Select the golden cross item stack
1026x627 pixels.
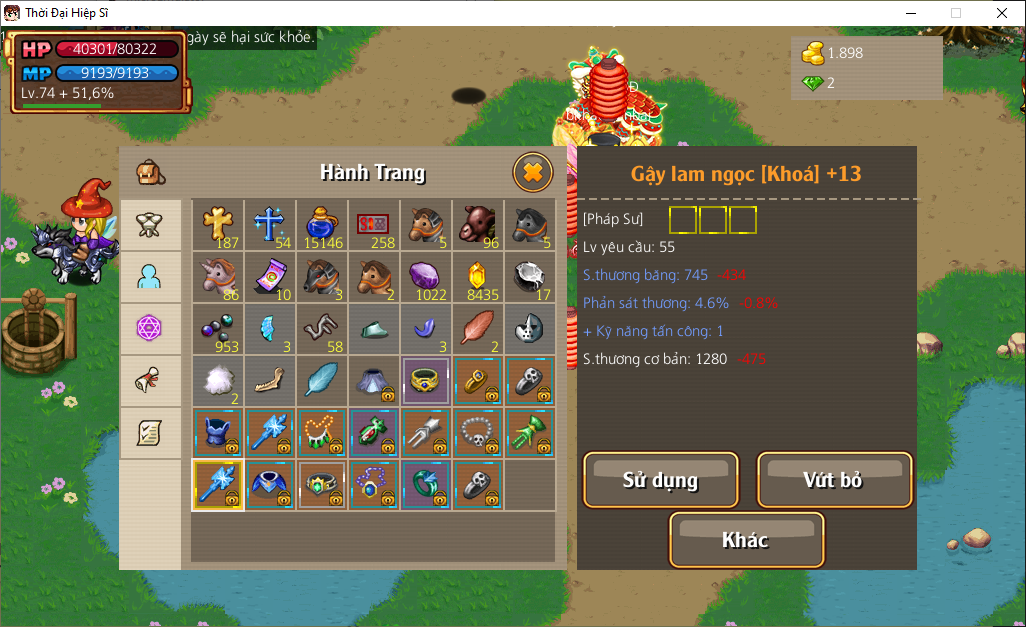(217, 225)
